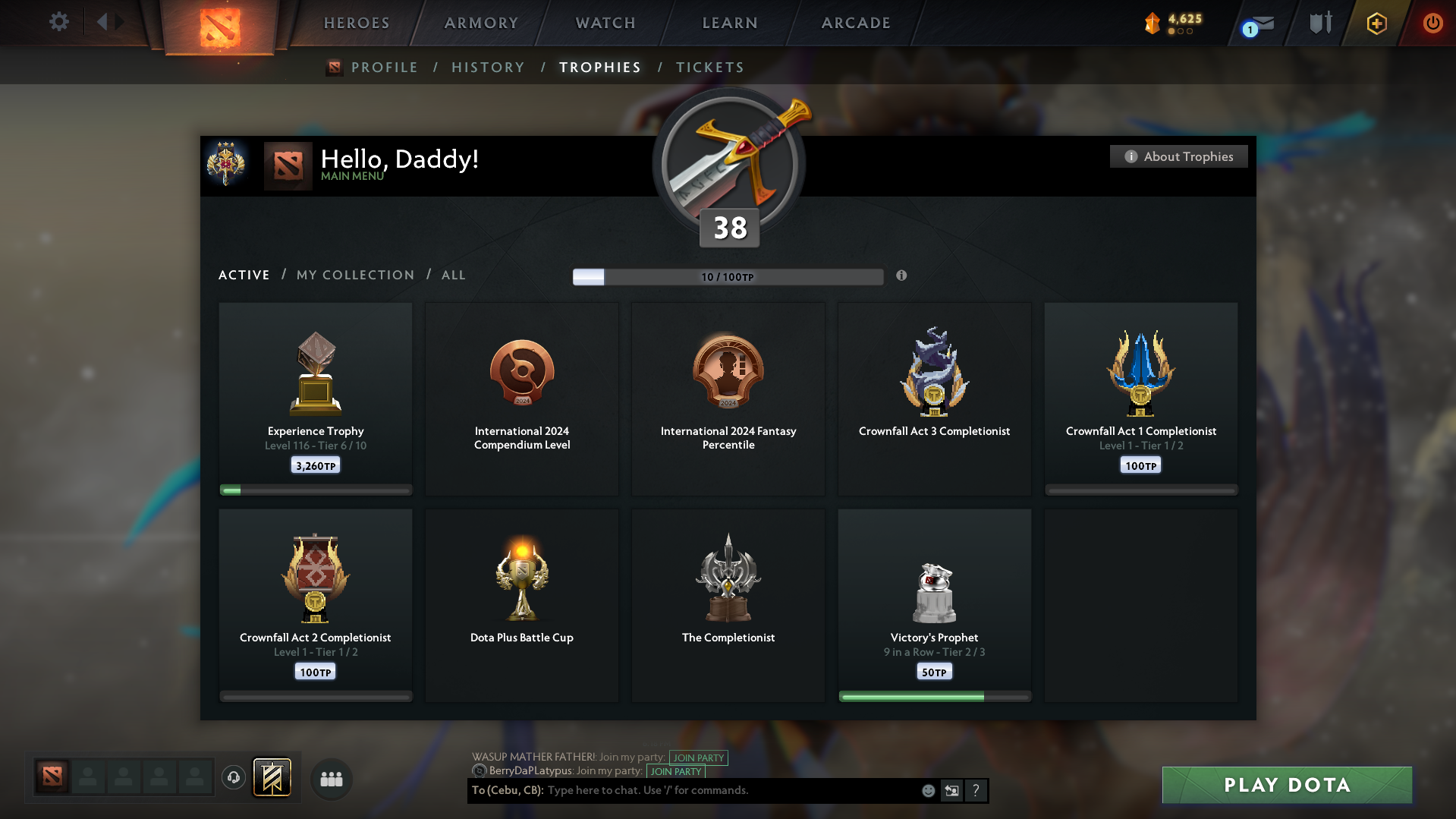Click the screenshot share icon in chat bar

pyautogui.click(x=951, y=790)
